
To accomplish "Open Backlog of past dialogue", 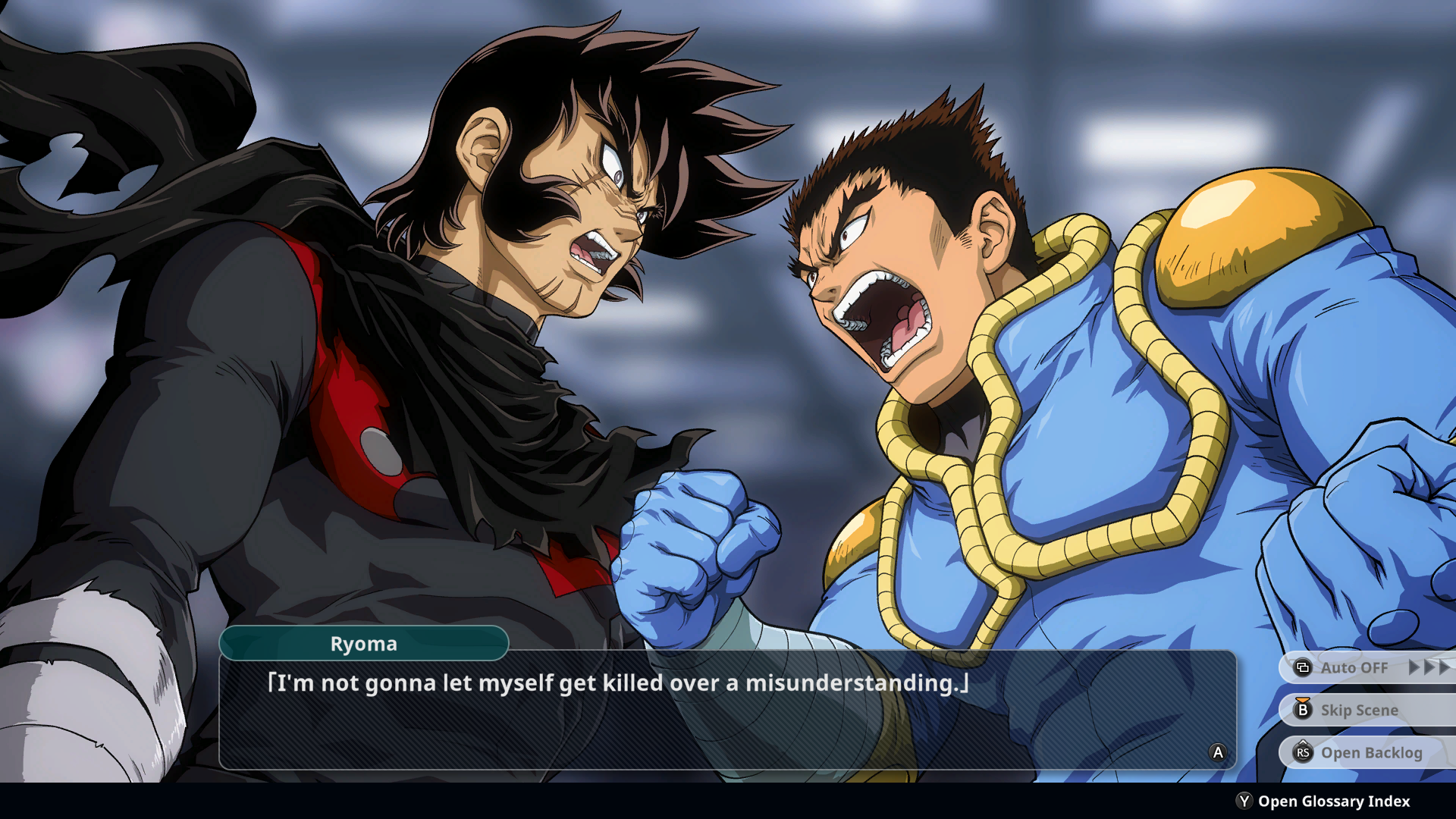I will [x=1370, y=752].
